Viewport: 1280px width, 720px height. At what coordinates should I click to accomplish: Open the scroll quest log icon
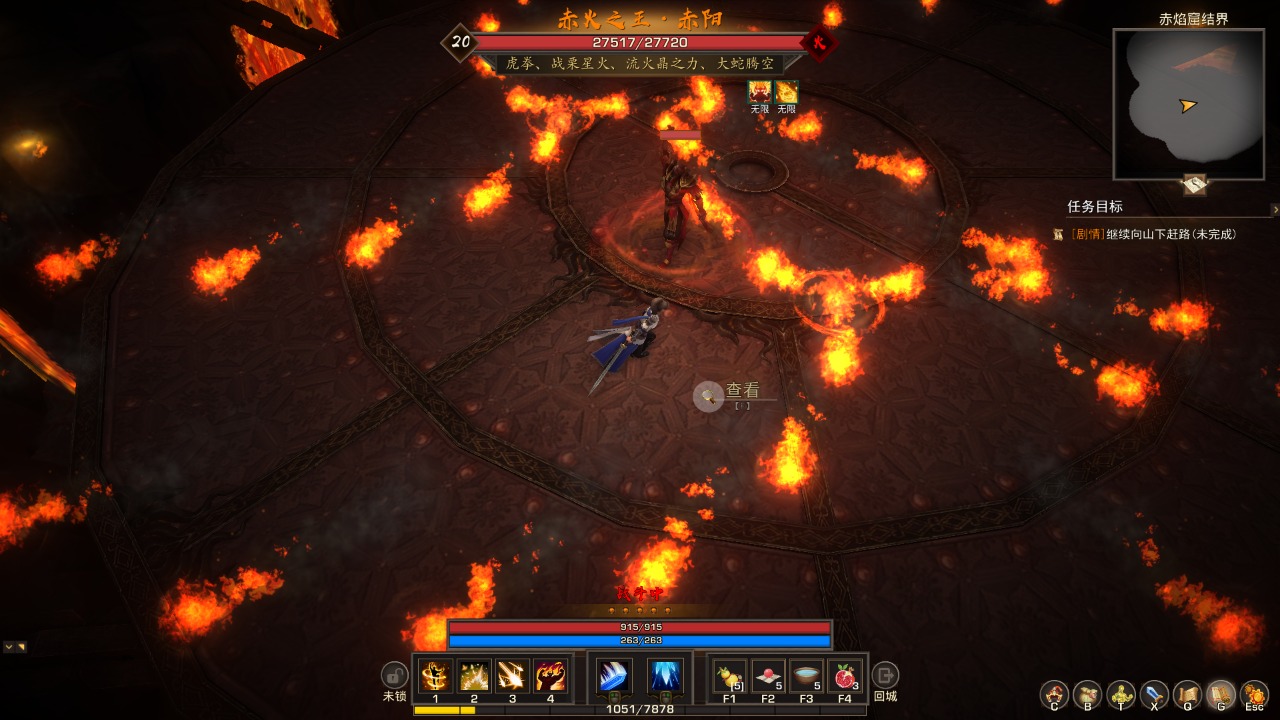(x=1187, y=694)
